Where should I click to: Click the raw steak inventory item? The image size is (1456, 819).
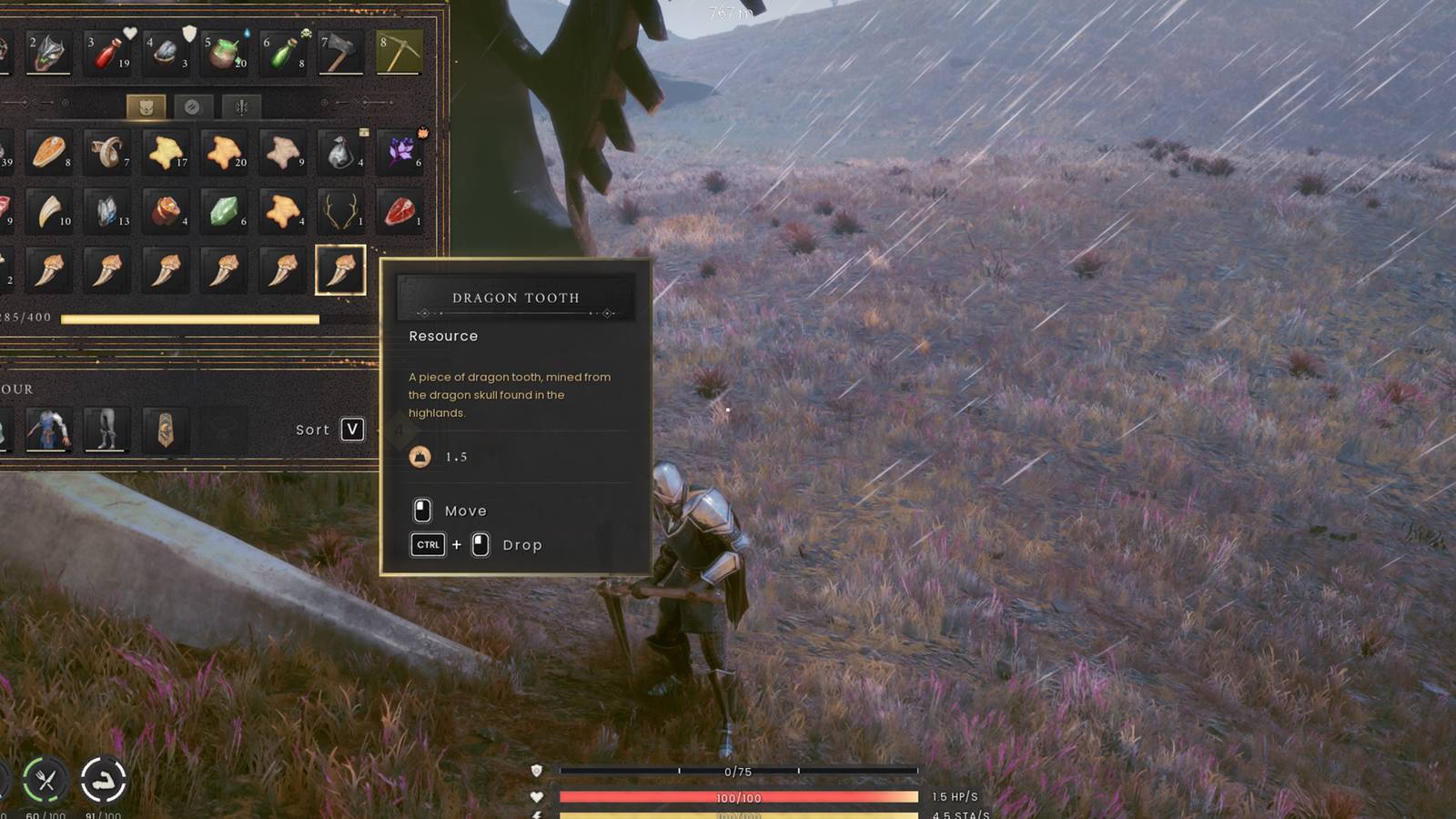(400, 214)
